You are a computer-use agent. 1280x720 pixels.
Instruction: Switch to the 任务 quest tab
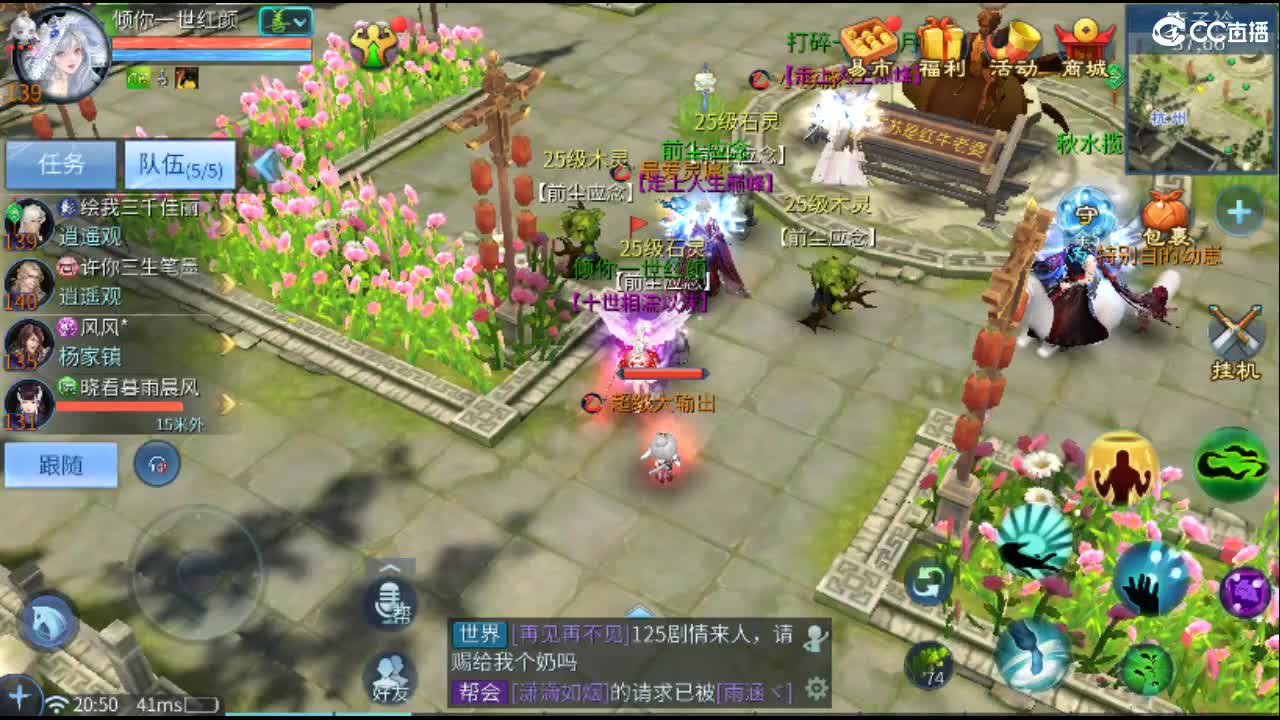click(x=62, y=163)
